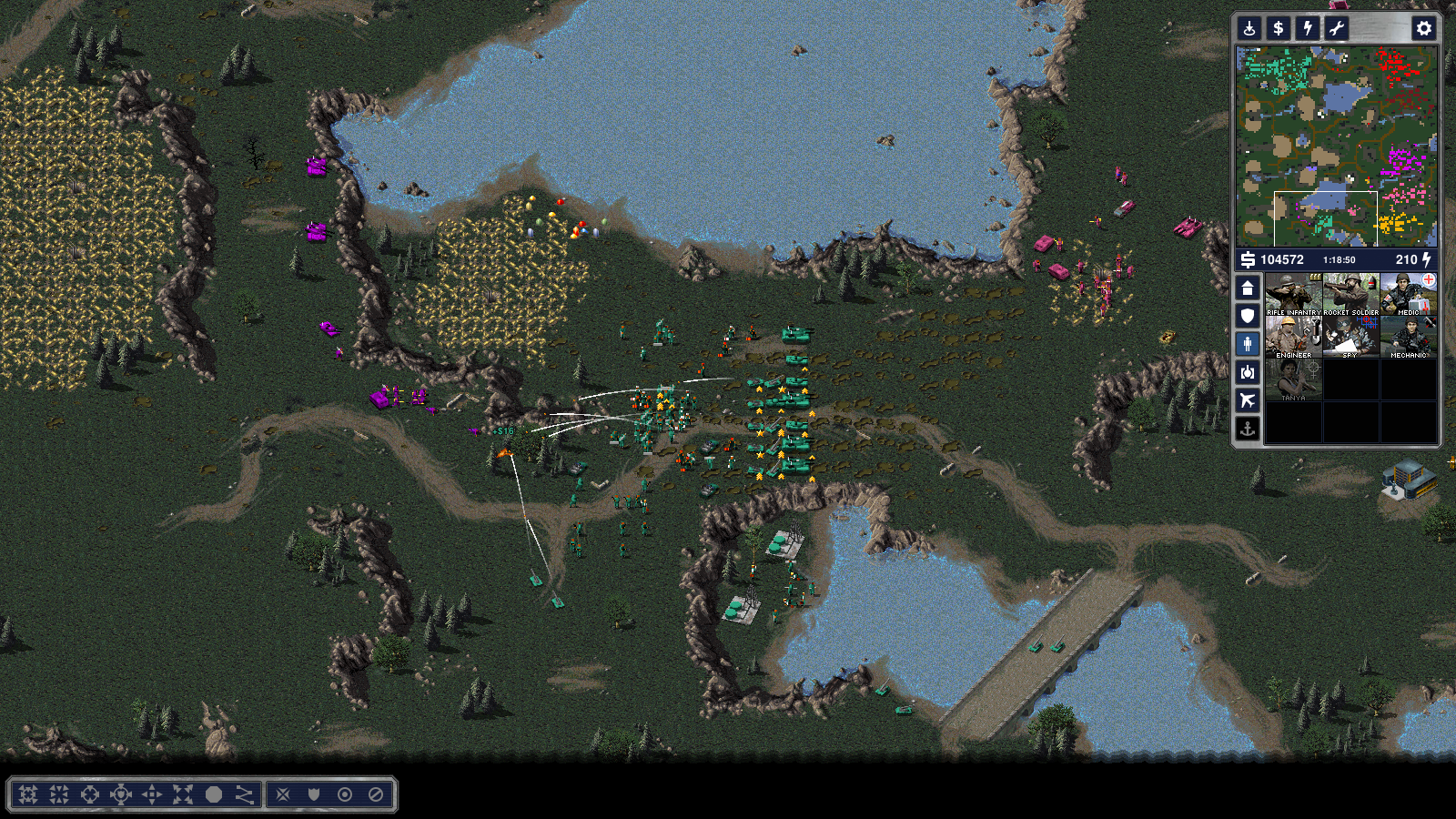Queue a Rifle Infantry unit
Image resolution: width=1456 pixels, height=819 pixels.
point(1293,294)
